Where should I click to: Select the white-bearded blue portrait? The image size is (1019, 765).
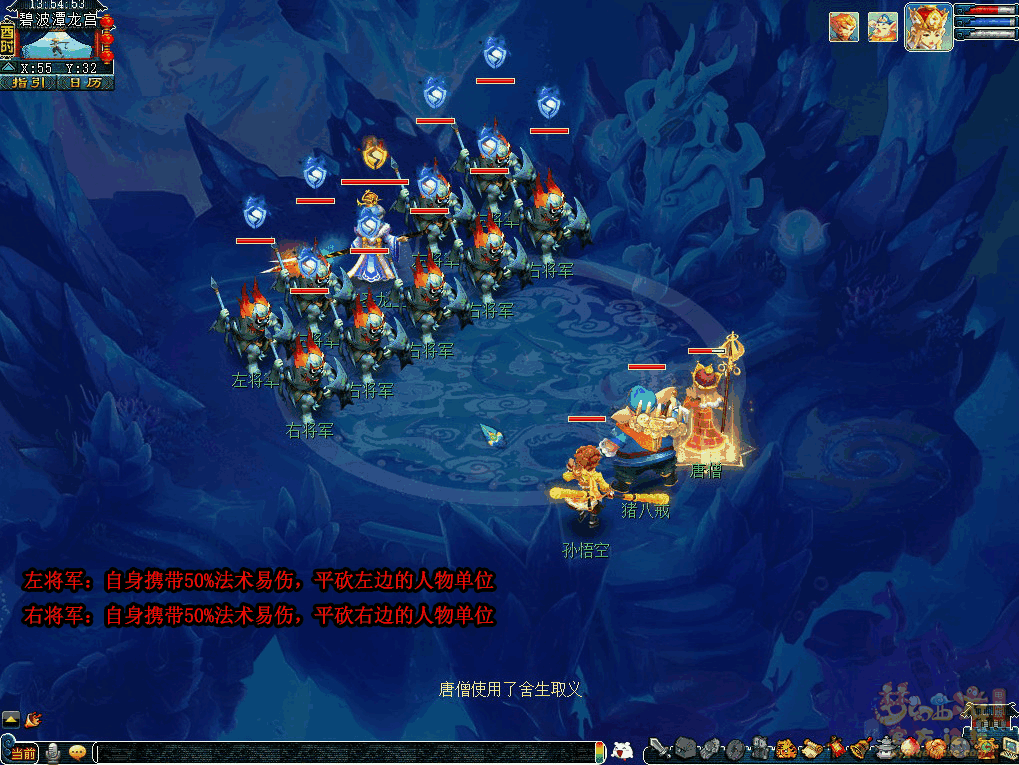click(x=882, y=27)
